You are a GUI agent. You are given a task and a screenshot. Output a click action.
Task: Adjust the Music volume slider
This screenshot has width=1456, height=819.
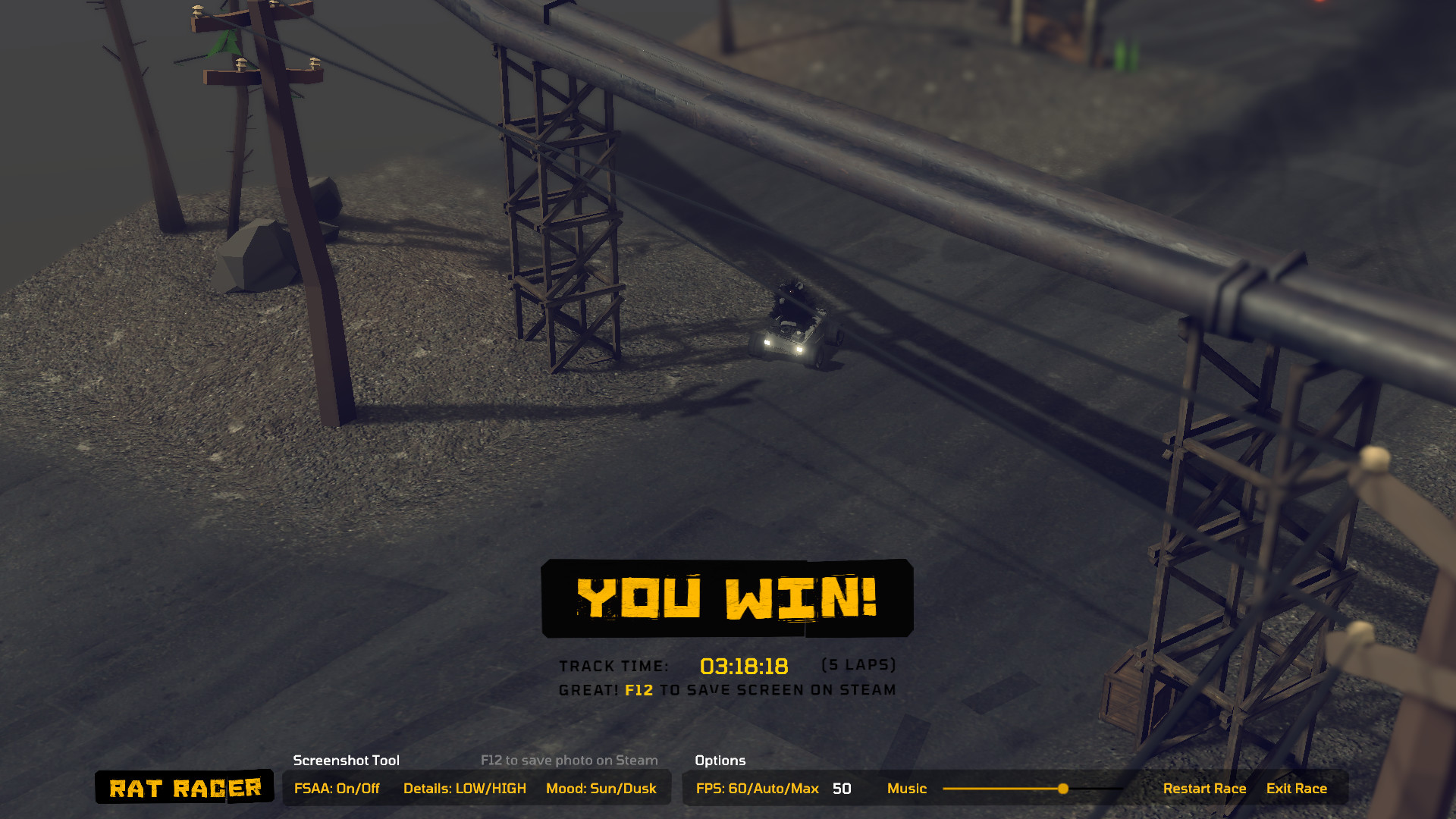[x=1063, y=788]
